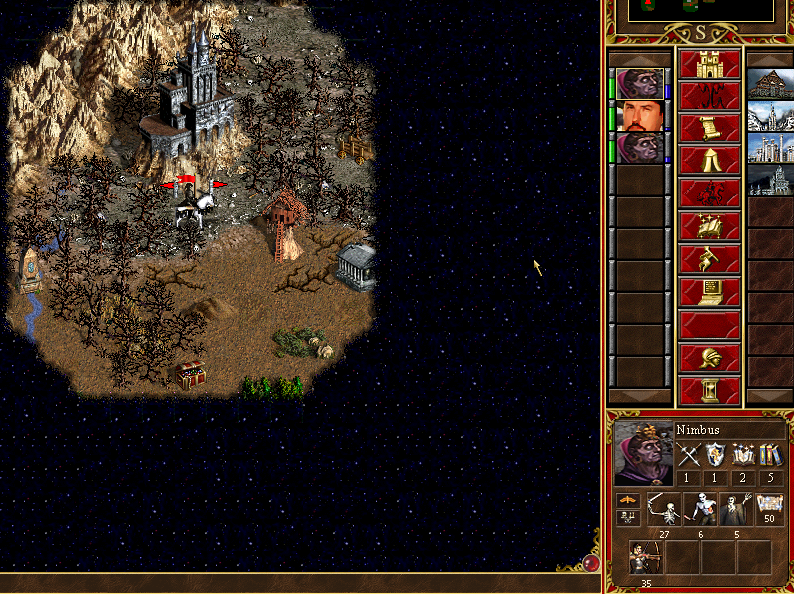Click the sleep hero tent button
This screenshot has height=594, width=794.
coord(710,161)
